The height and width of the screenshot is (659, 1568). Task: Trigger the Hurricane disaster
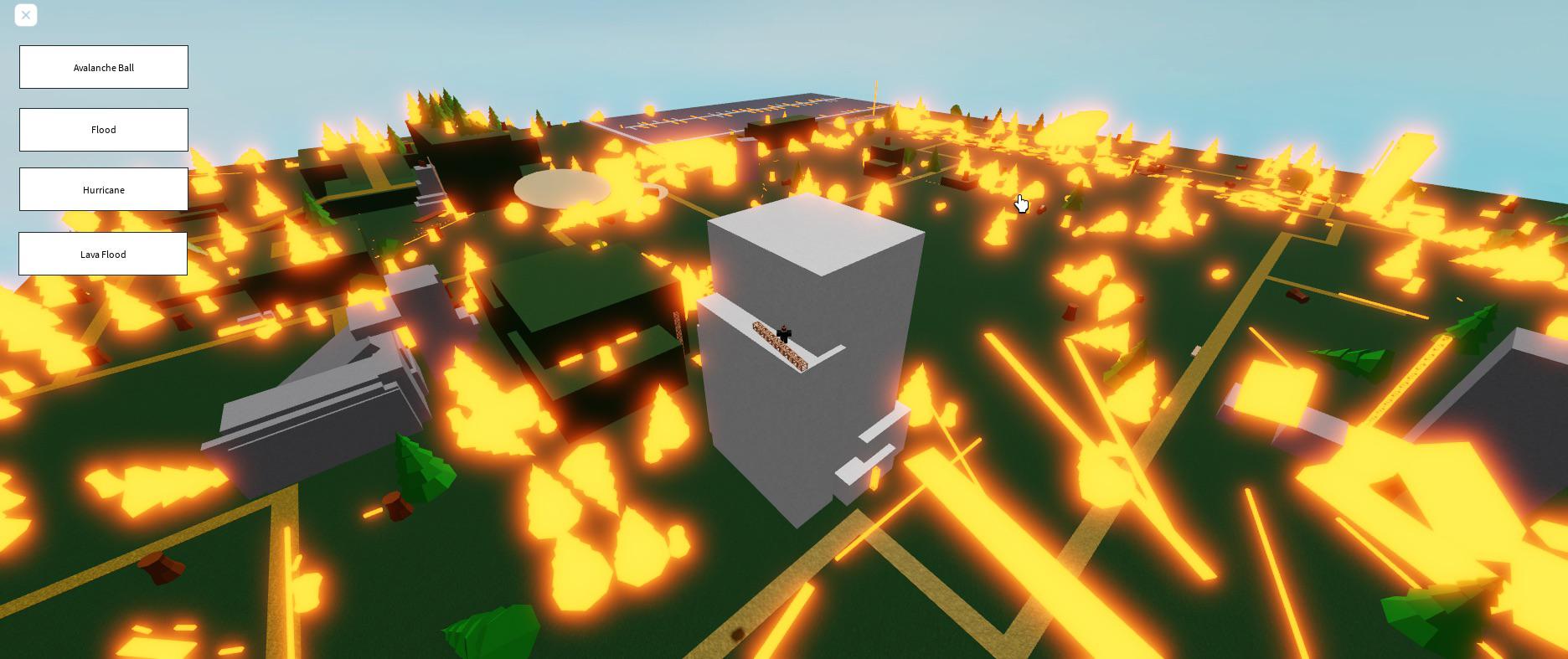tap(103, 189)
